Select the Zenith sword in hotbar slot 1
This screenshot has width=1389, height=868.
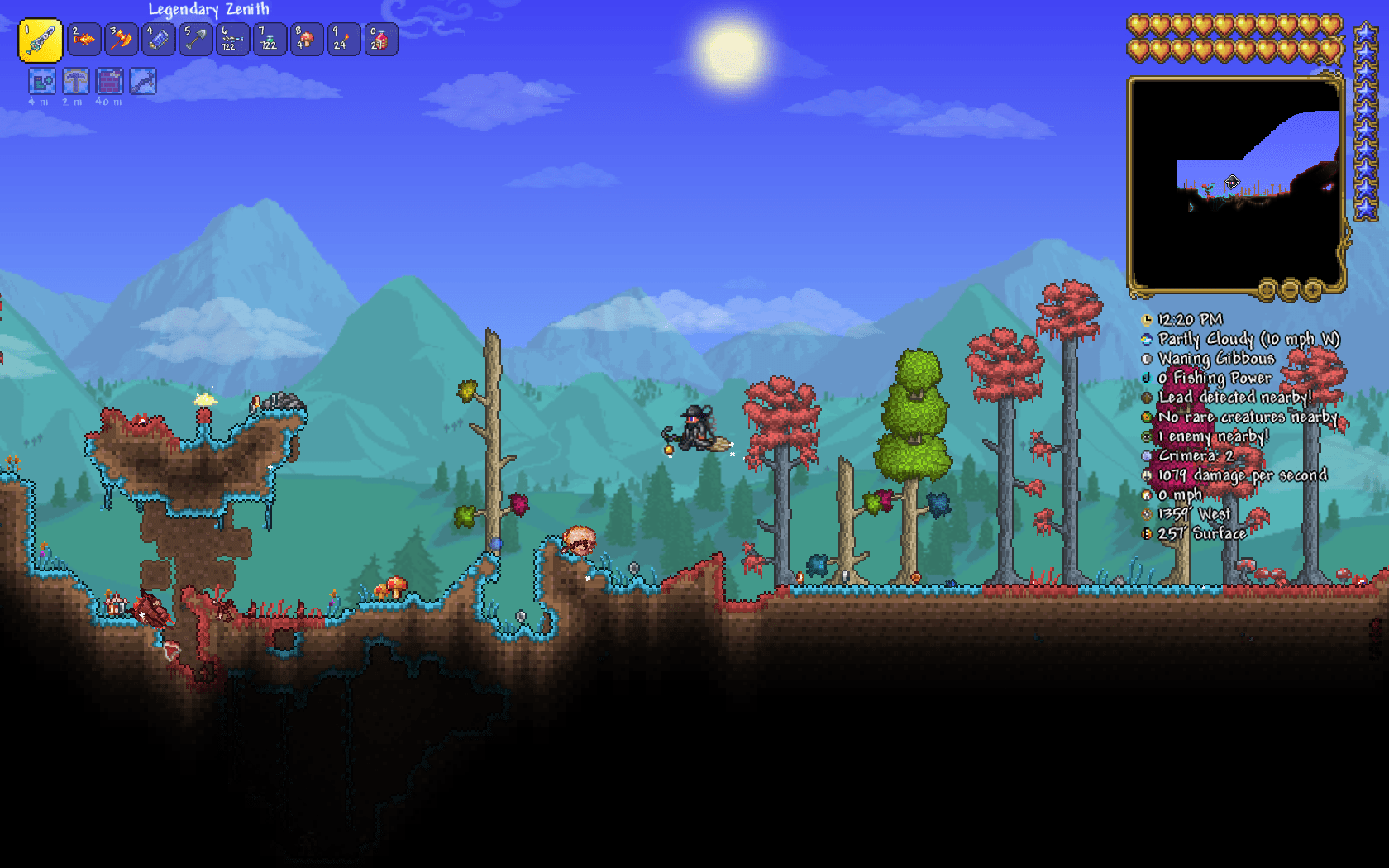tap(41, 39)
